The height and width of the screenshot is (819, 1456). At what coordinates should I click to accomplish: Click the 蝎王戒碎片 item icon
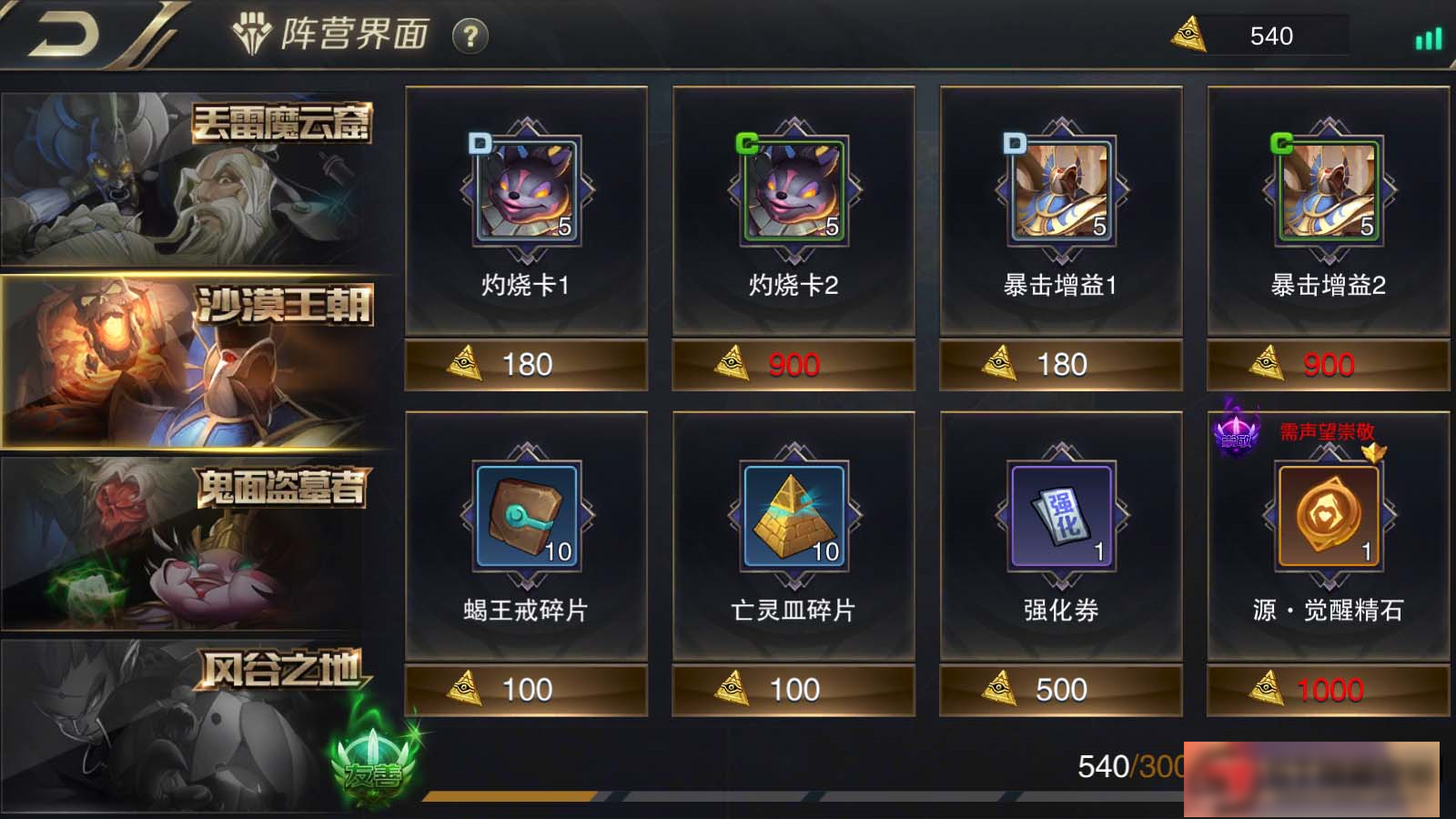pos(526,514)
